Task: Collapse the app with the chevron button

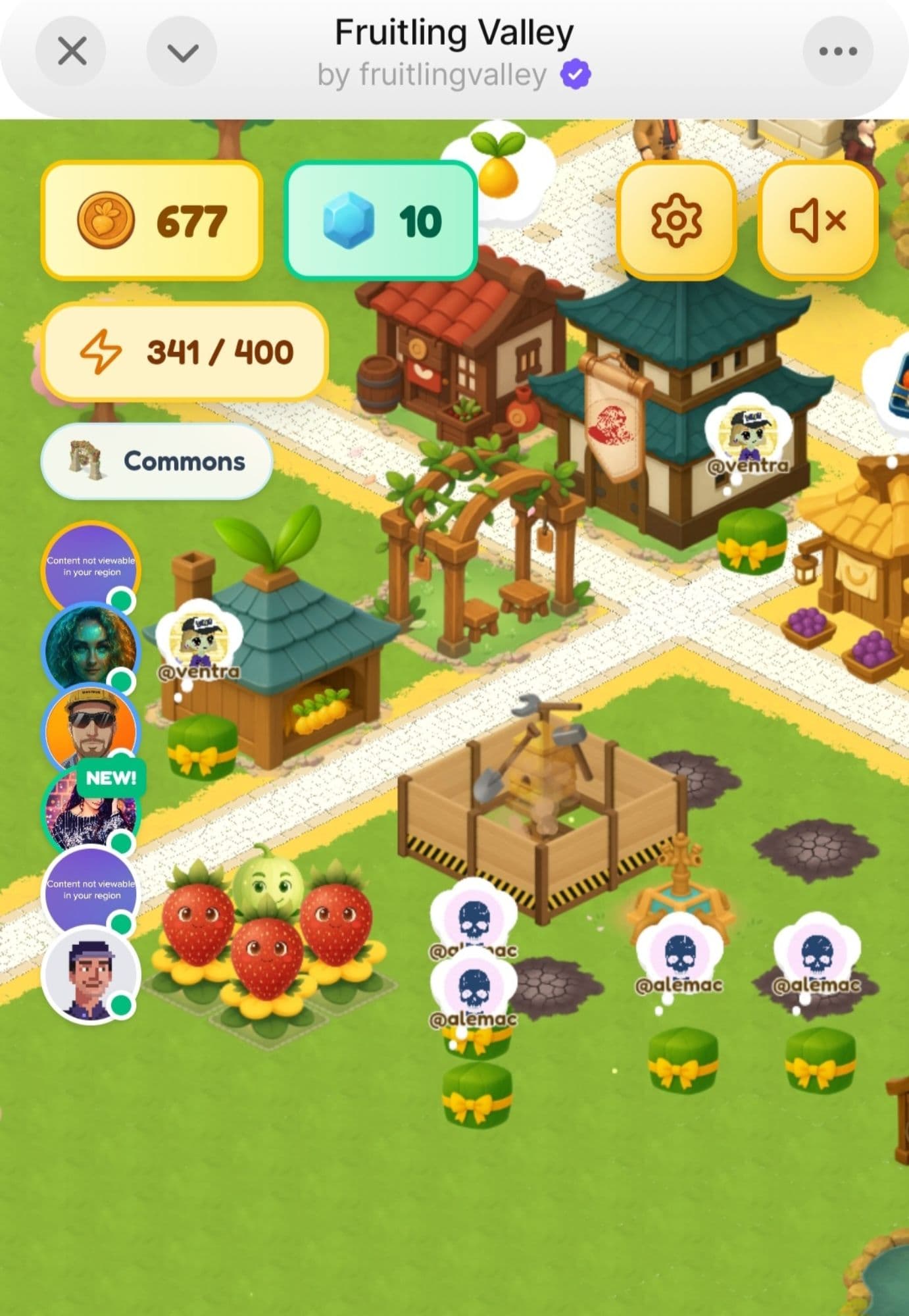Action: click(x=182, y=51)
